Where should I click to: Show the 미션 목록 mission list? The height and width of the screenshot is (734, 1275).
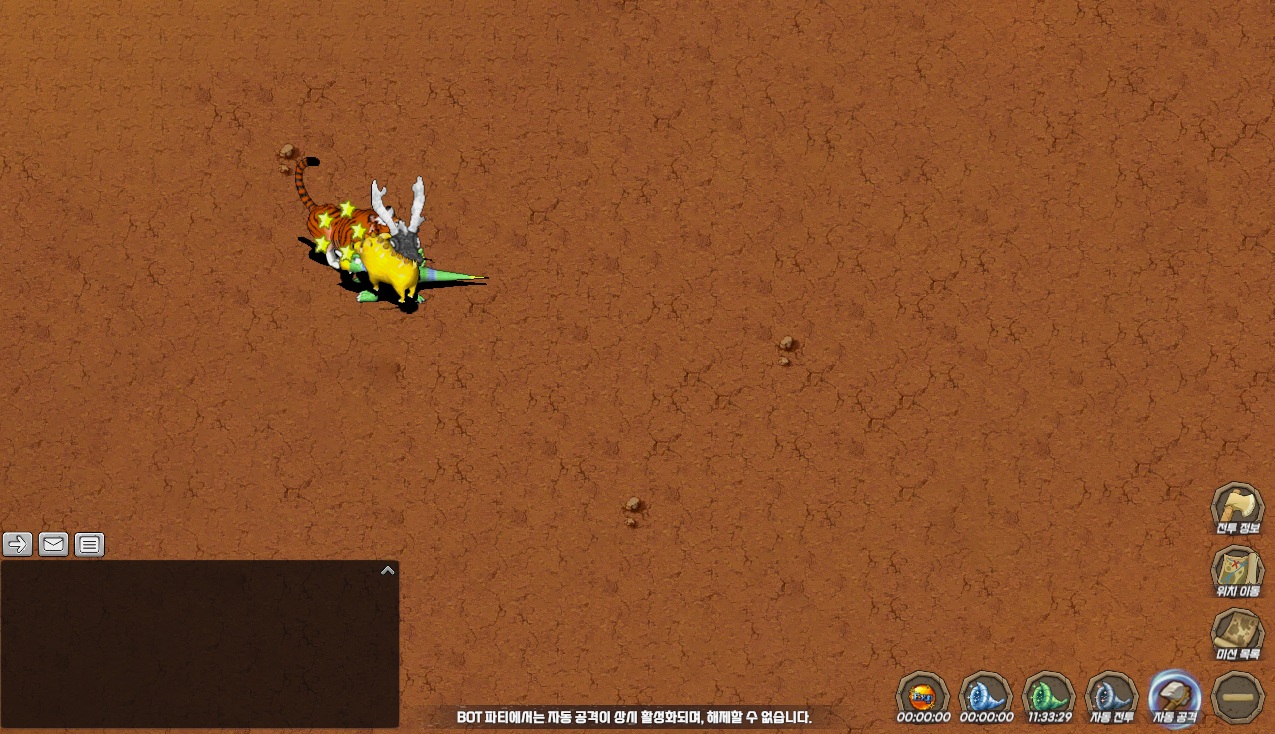click(x=1237, y=634)
